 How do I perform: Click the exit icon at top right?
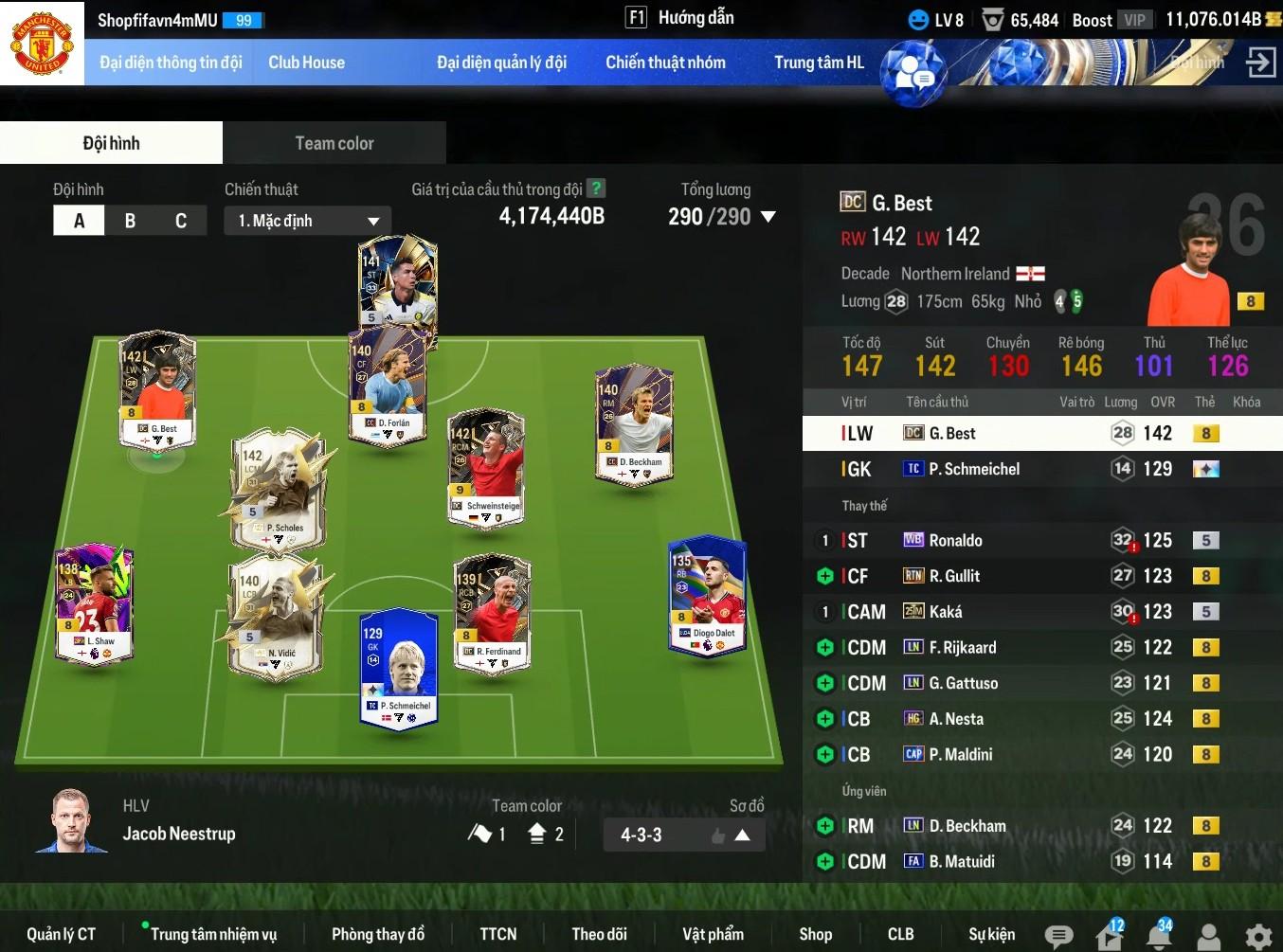coord(1260,63)
